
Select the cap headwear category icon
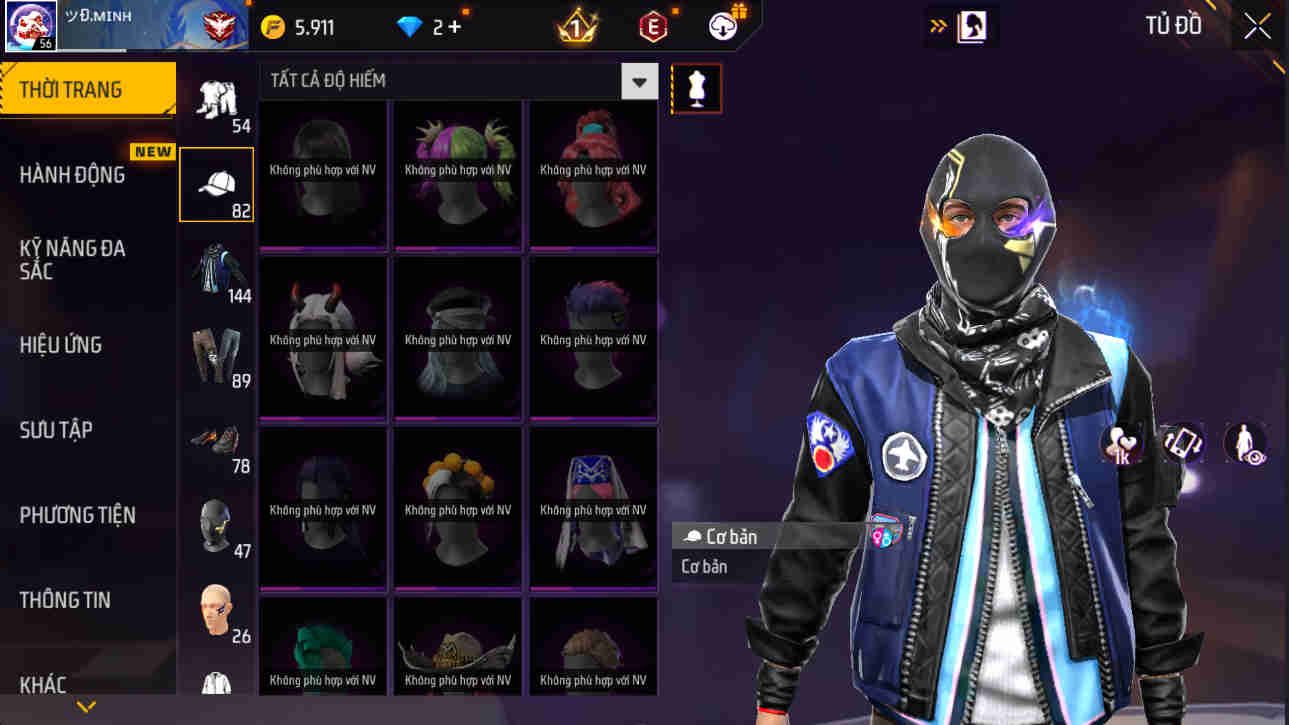(x=216, y=180)
